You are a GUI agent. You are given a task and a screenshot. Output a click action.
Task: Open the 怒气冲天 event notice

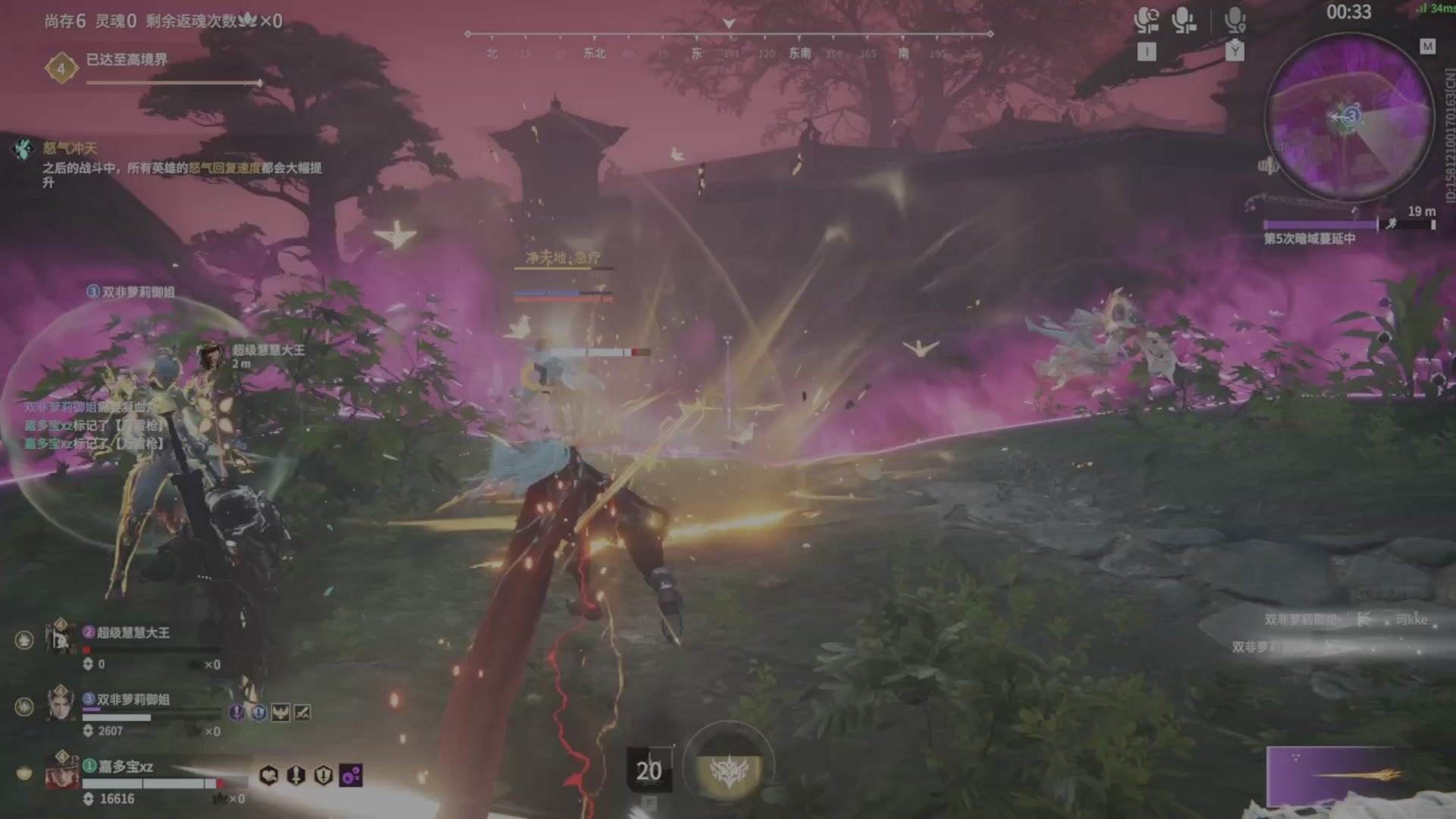(70, 149)
